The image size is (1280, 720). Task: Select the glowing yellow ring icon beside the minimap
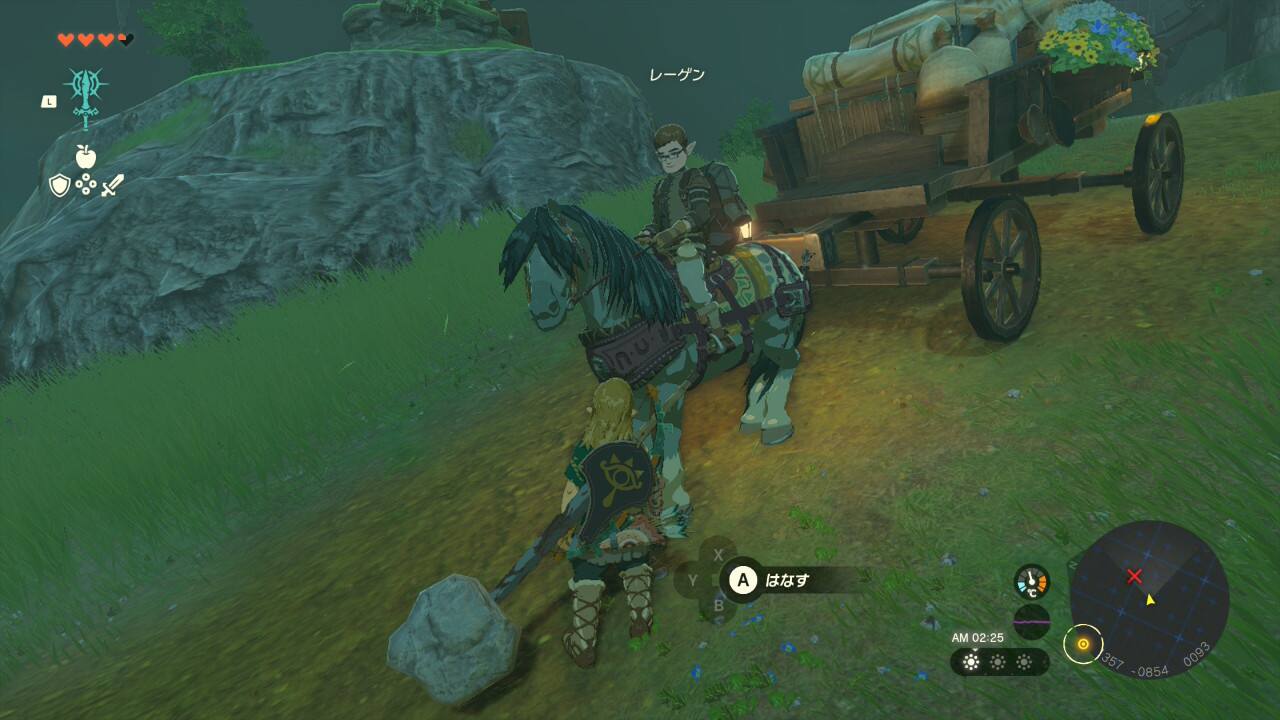[x=1082, y=643]
